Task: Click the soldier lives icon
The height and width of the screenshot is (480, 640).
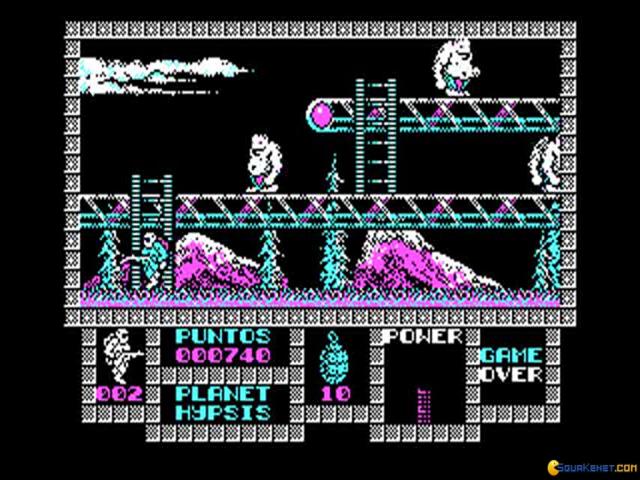Action: click(120, 354)
